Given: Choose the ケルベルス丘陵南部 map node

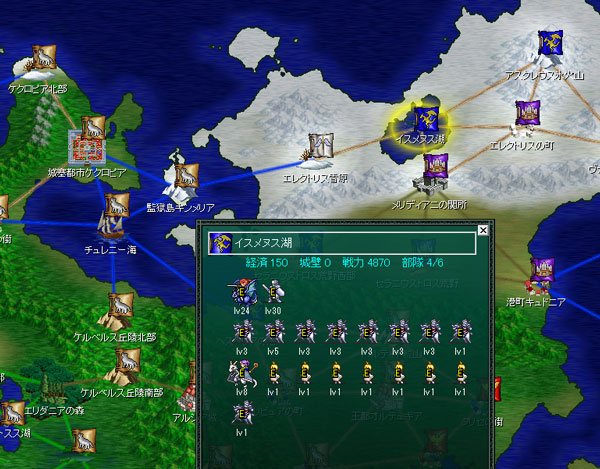Looking at the screenshot, I should pyautogui.click(x=126, y=362).
